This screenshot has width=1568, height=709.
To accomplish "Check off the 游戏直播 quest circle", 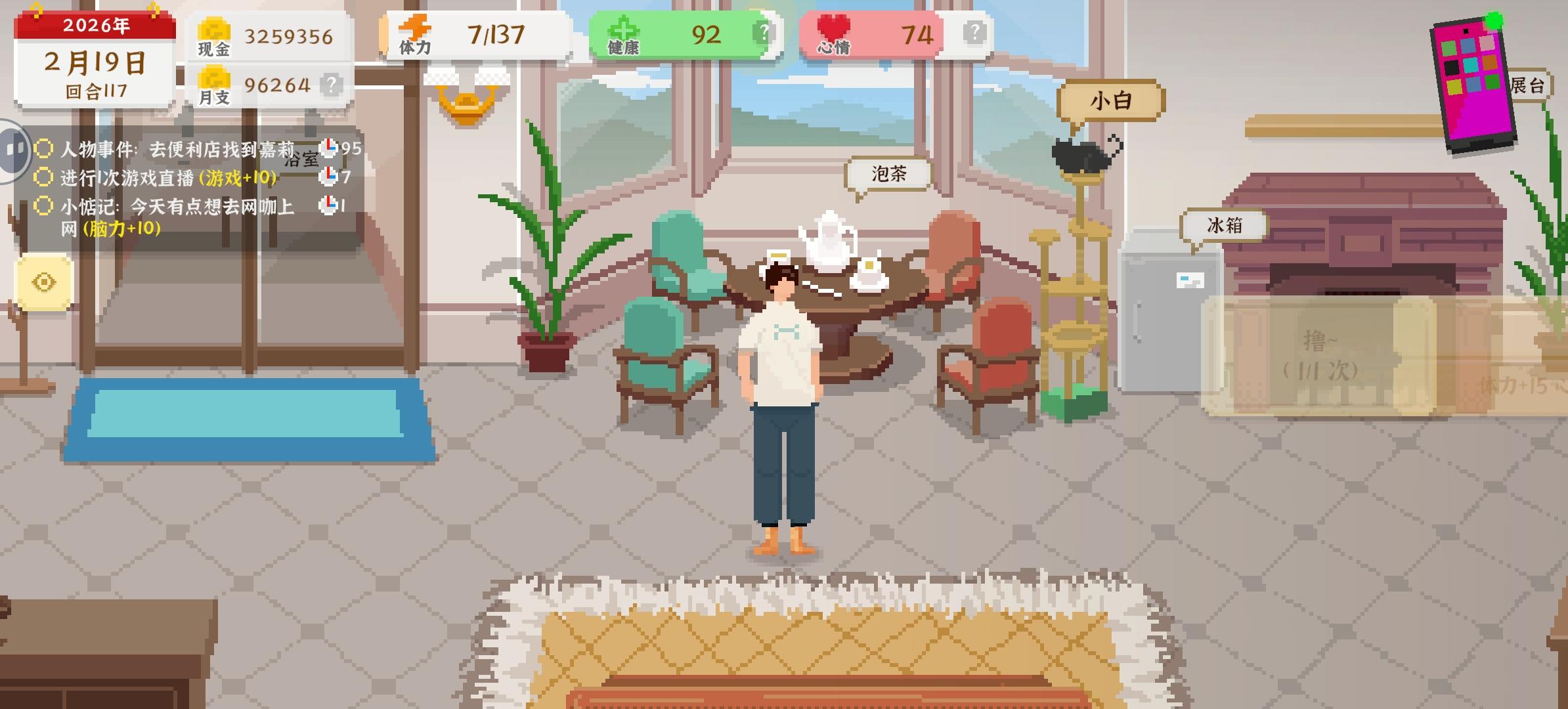I will pos(42,177).
